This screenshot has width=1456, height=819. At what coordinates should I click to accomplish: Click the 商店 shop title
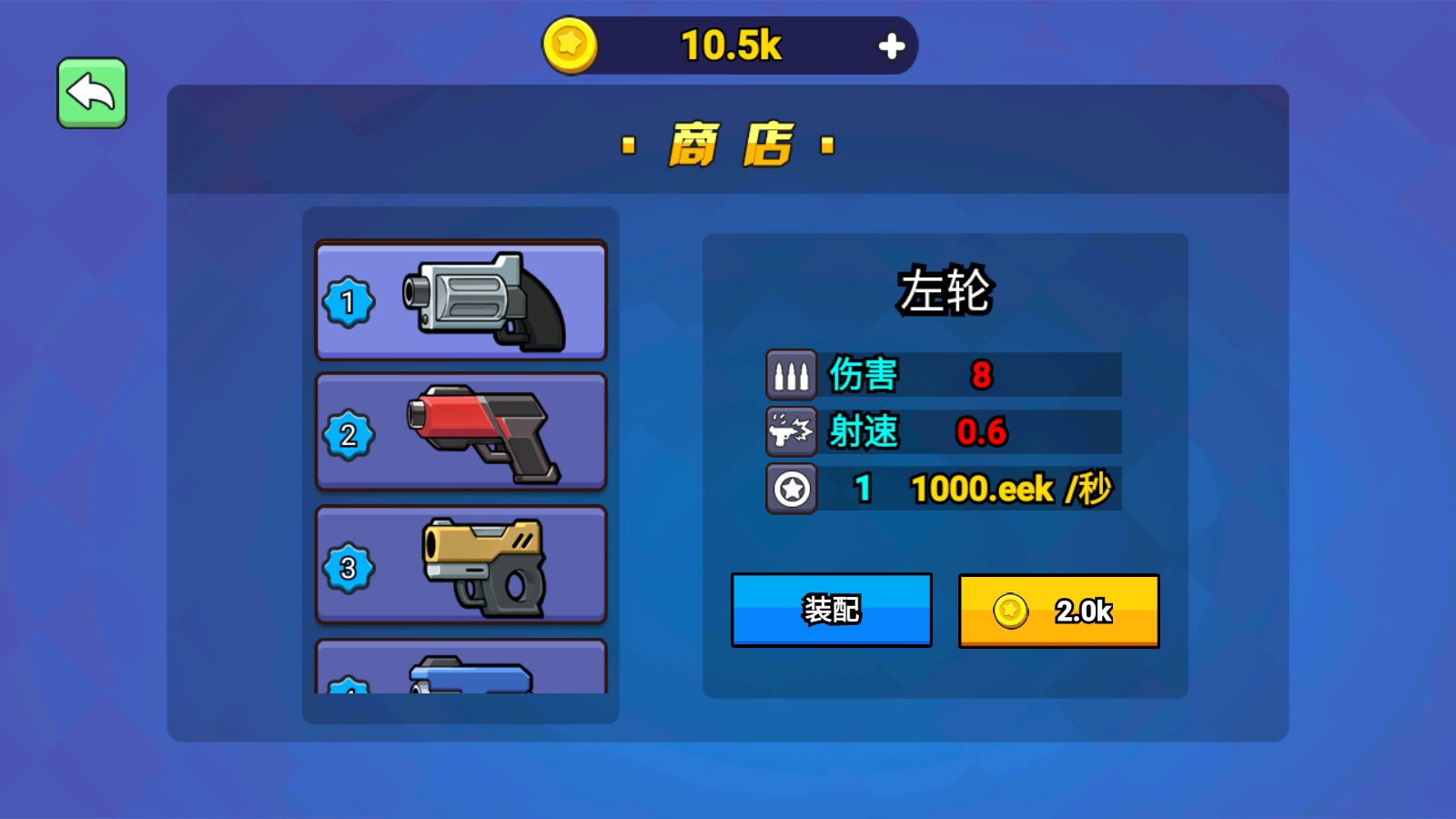[726, 144]
